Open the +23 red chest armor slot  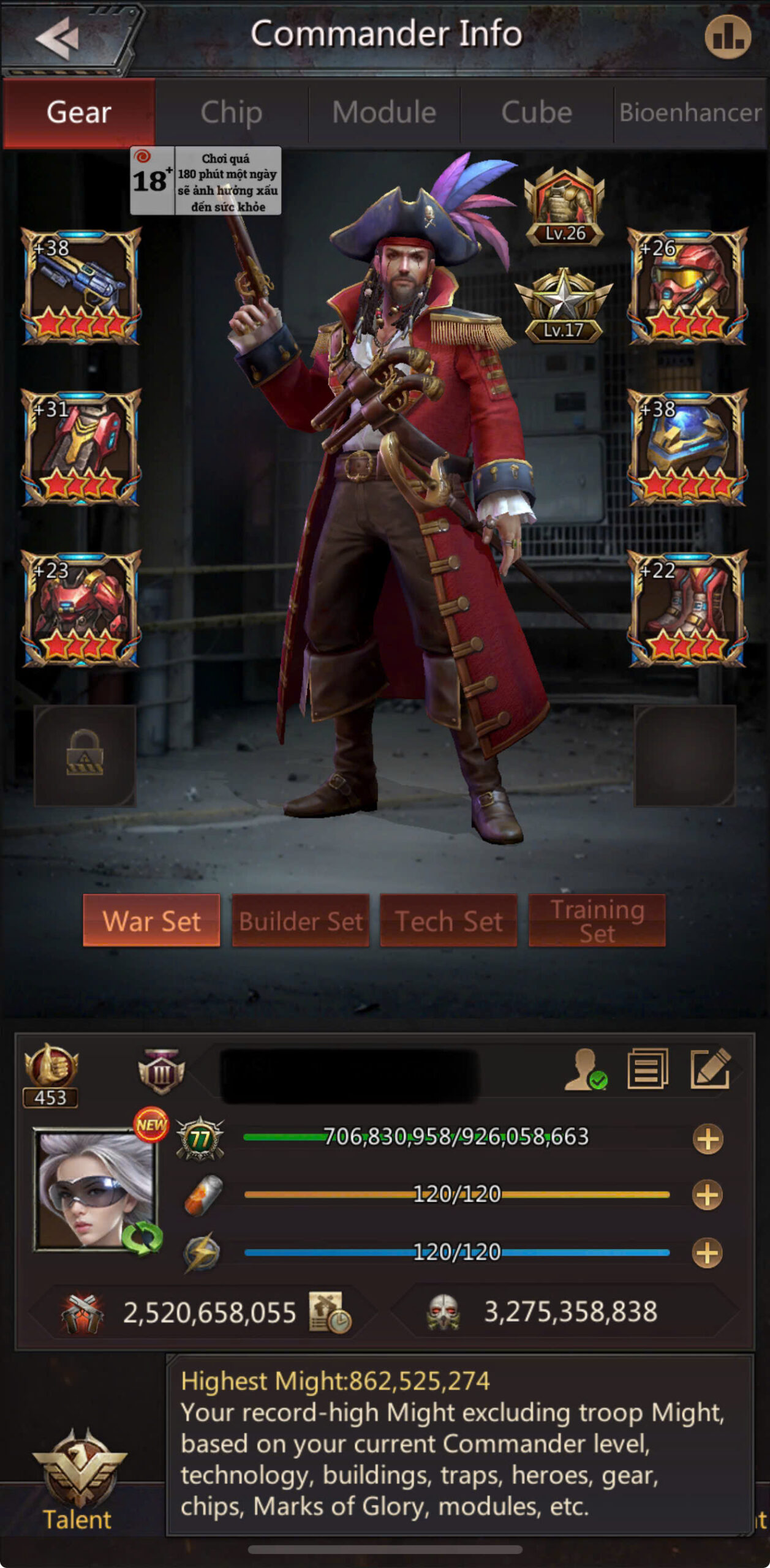(81, 608)
